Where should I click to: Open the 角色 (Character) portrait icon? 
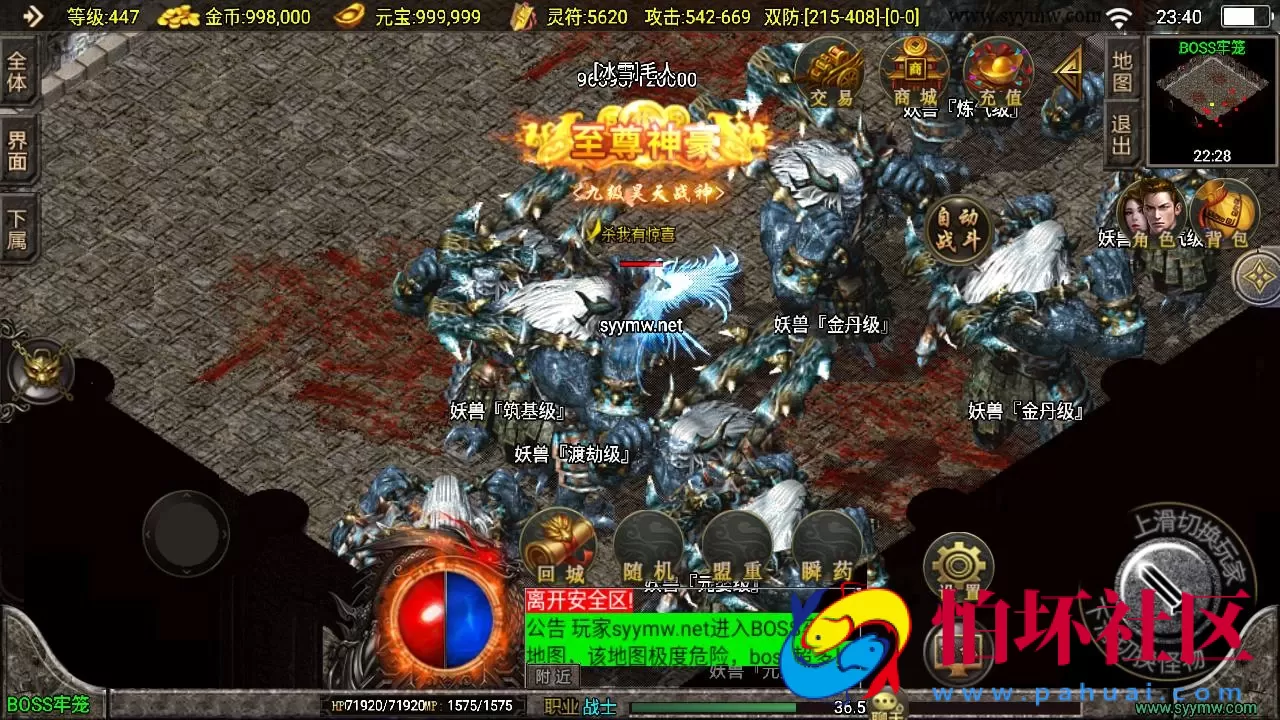click(1152, 213)
